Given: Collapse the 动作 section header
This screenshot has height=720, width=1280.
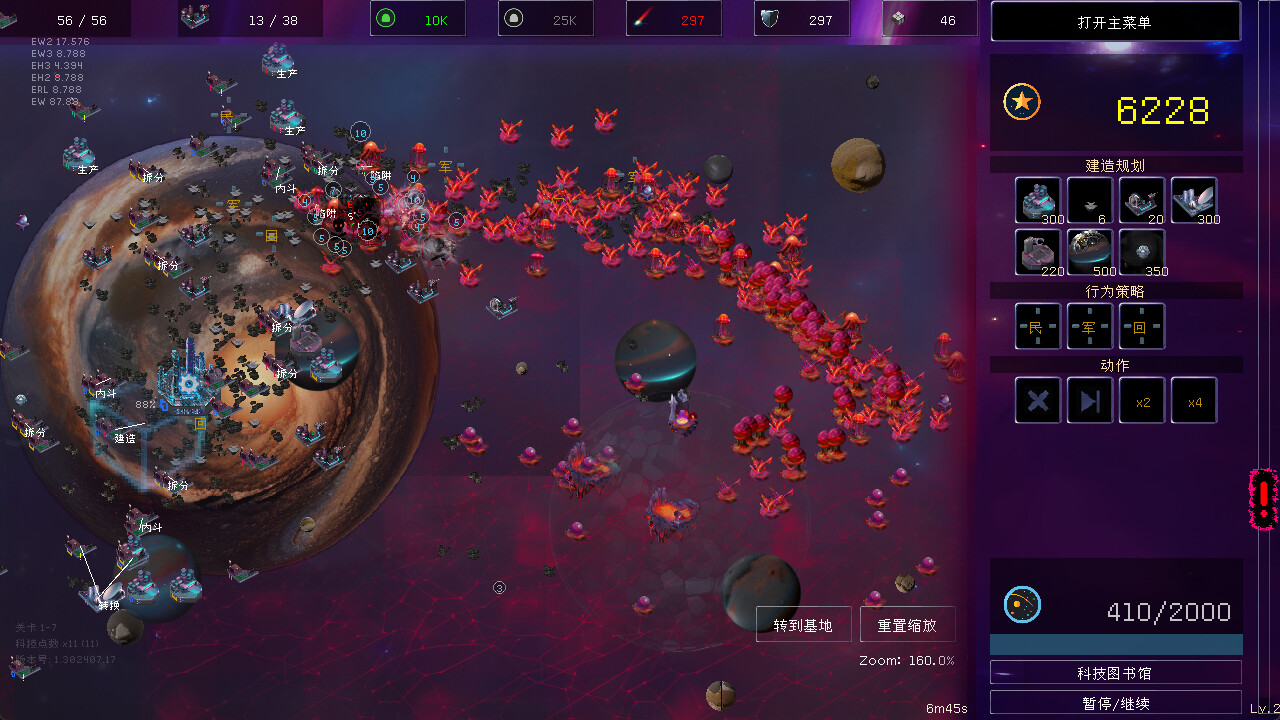Looking at the screenshot, I should pos(1113,364).
